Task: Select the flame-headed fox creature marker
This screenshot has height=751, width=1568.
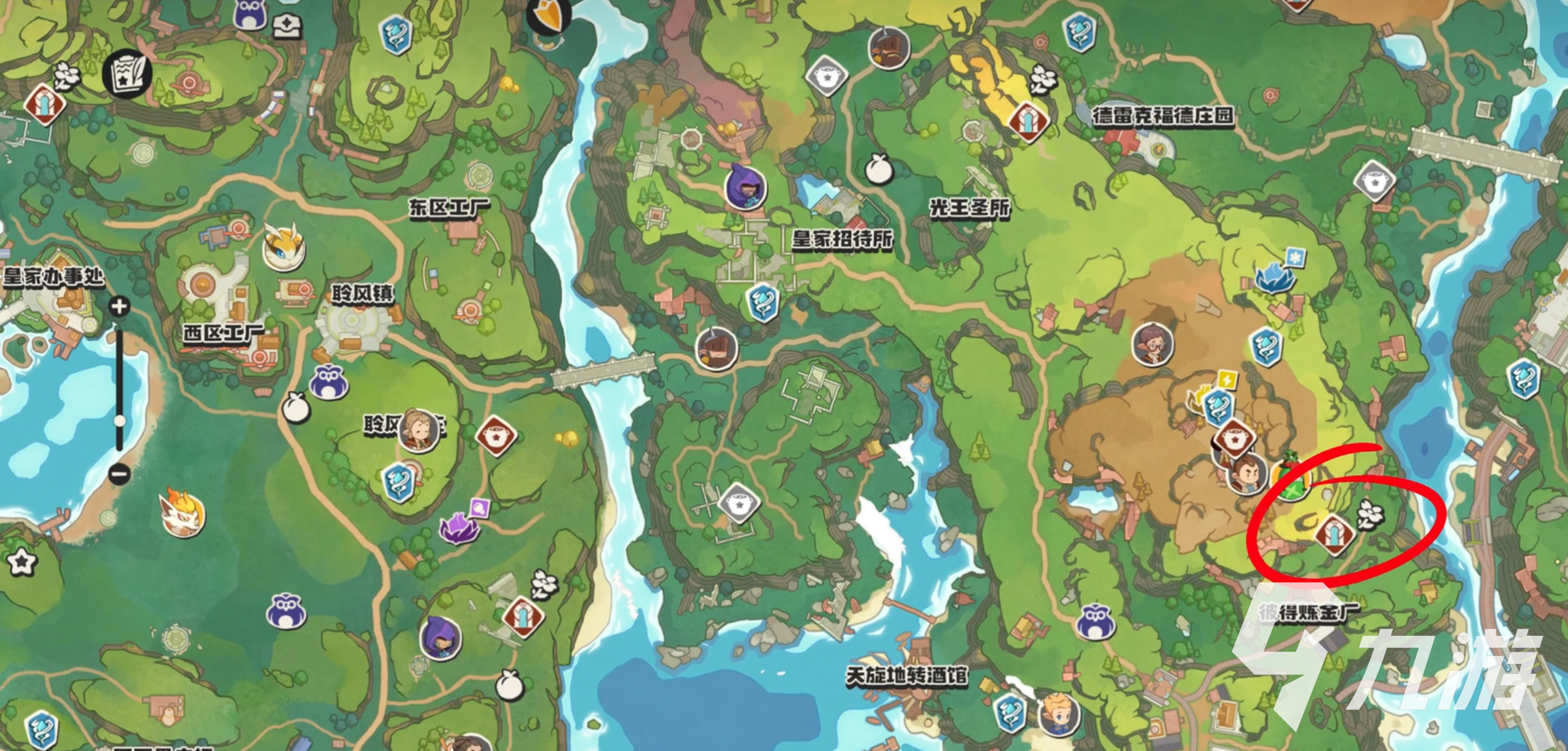Action: [x=182, y=514]
